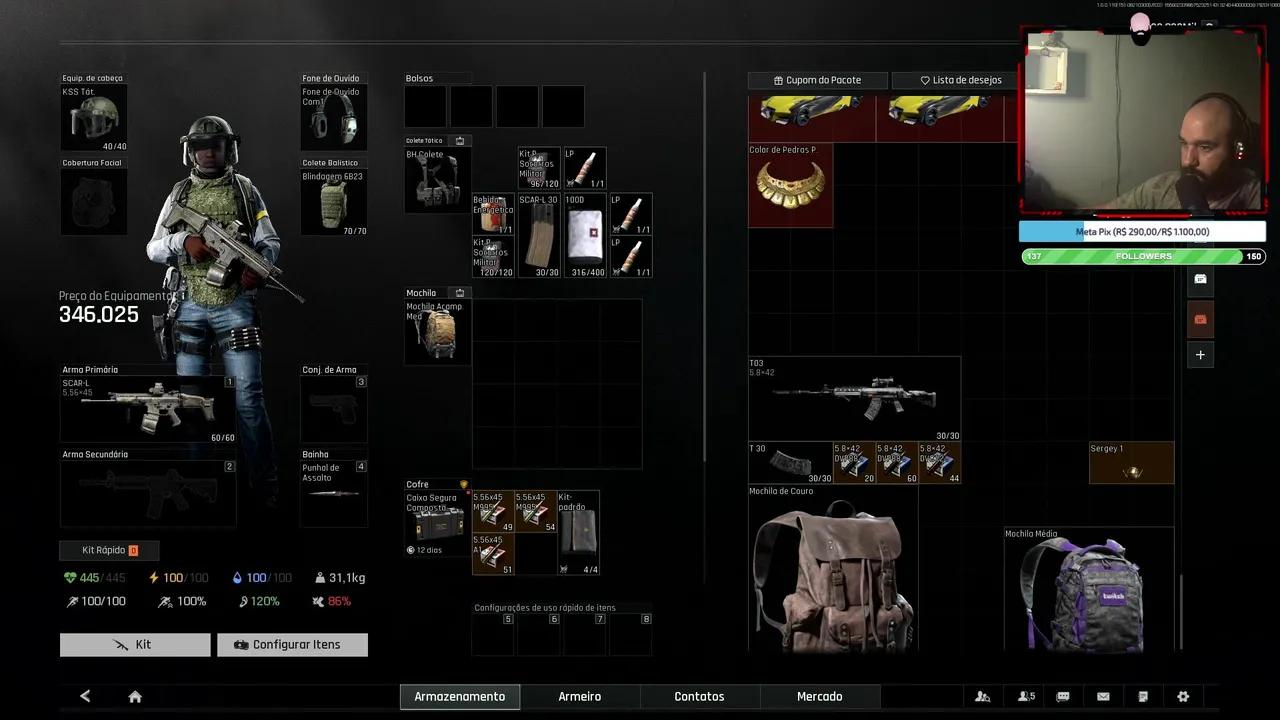
Task: Choose the Twitch Mochila Médio backpack
Action: click(x=1088, y=592)
